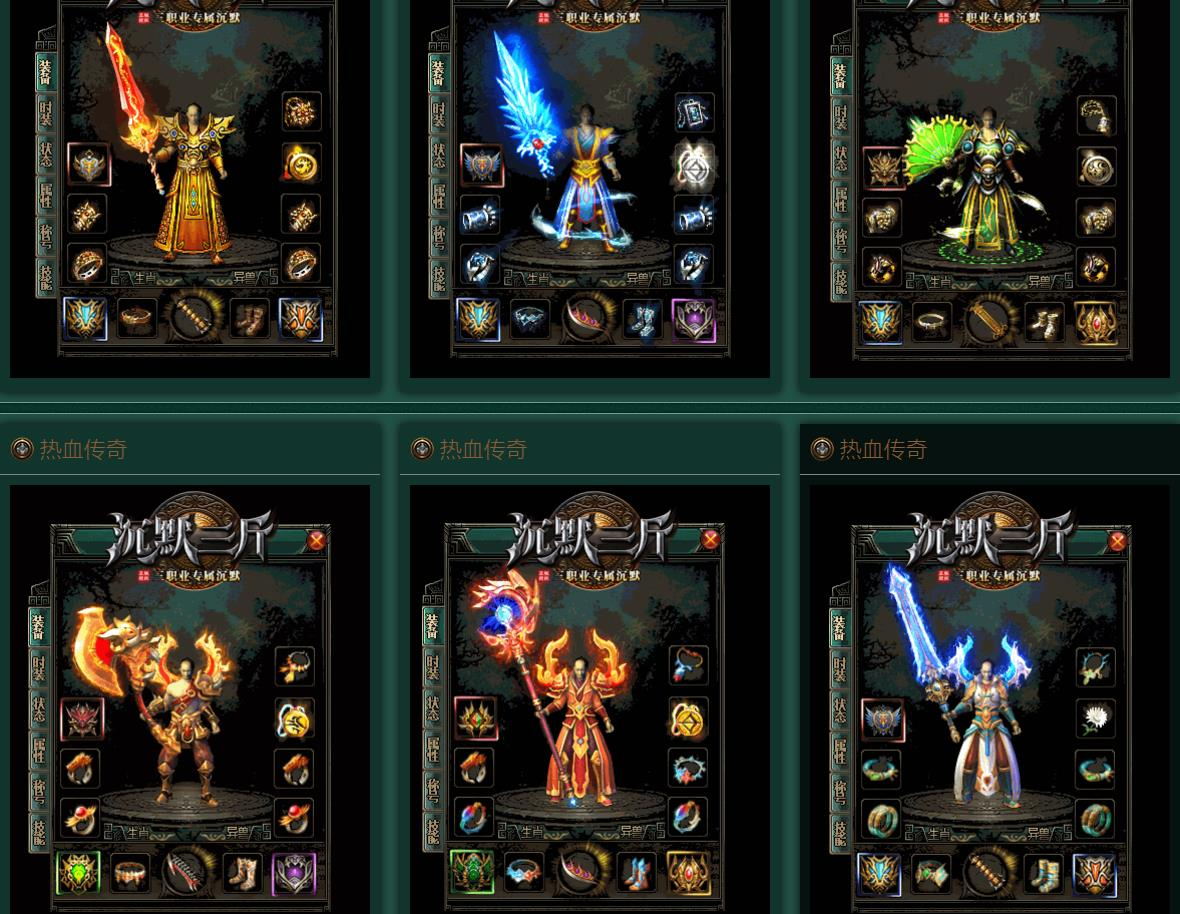
Task: Open 技能 tab on axe warrior panel
Action: point(39,830)
